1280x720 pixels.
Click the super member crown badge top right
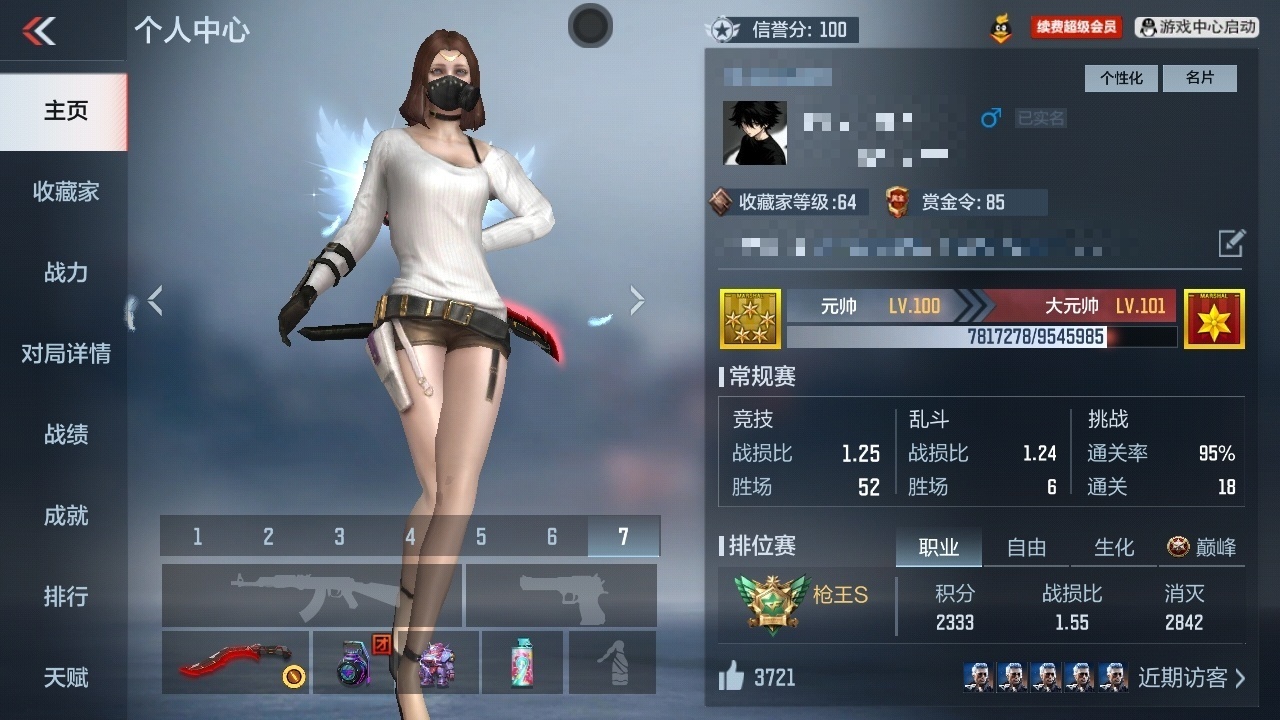[x=1000, y=27]
